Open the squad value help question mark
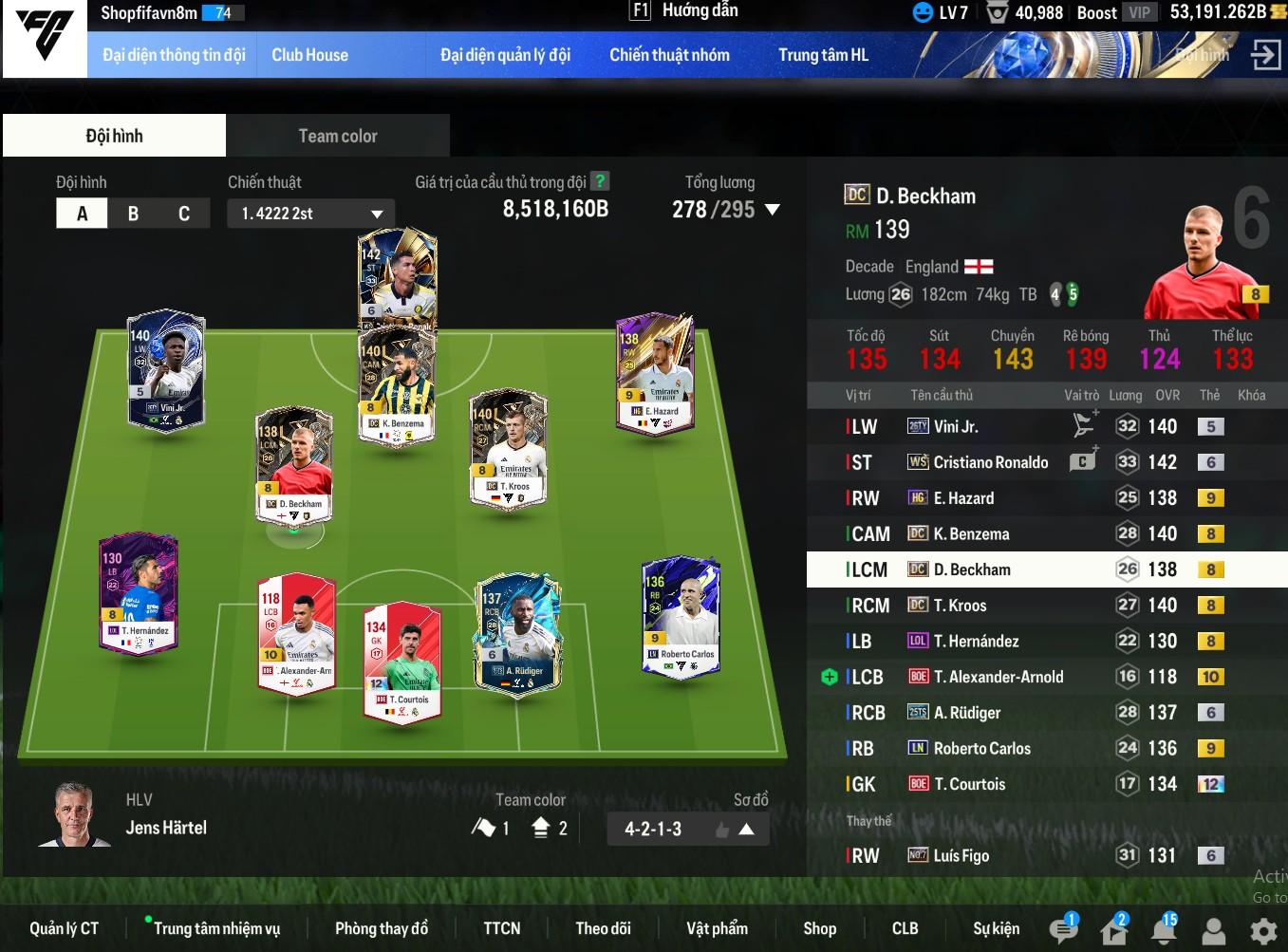 (600, 180)
